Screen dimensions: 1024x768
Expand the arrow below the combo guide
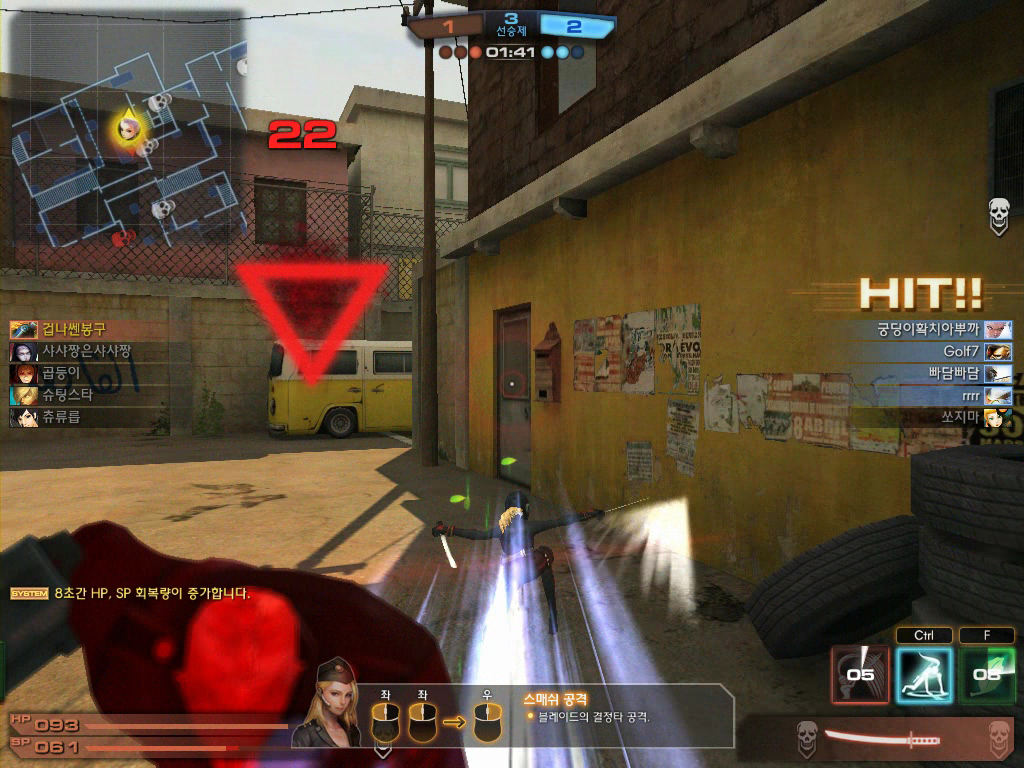382,748
